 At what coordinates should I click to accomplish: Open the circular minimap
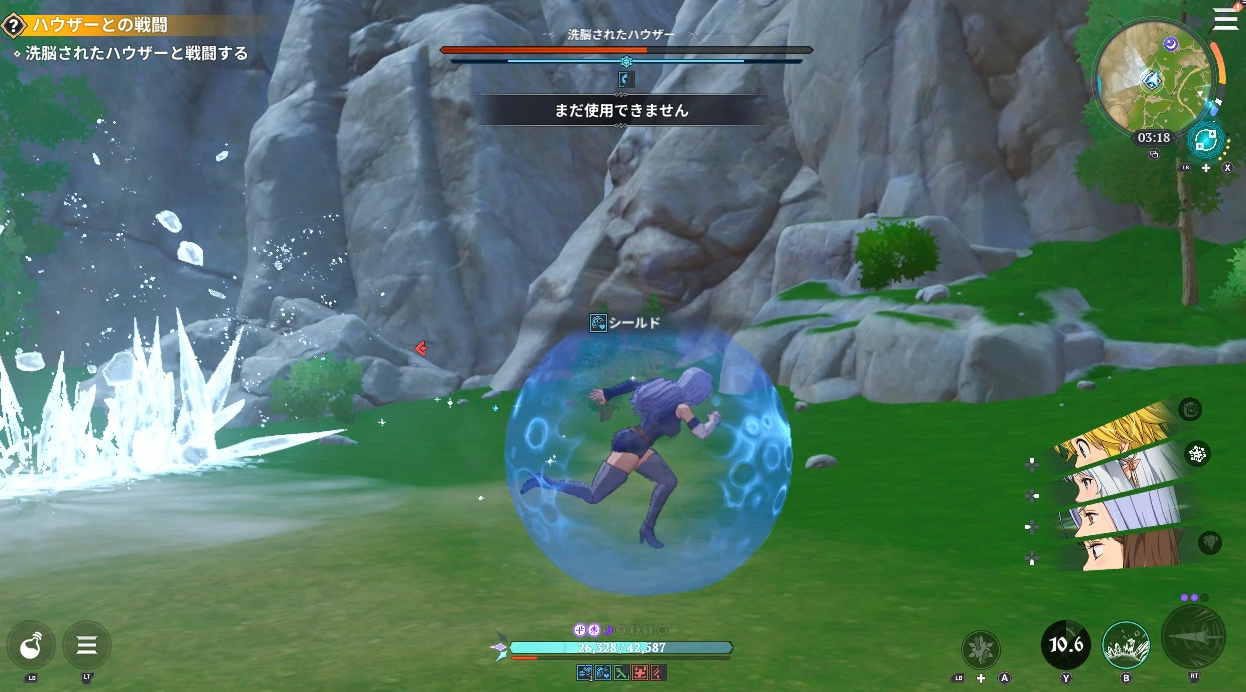click(1154, 76)
